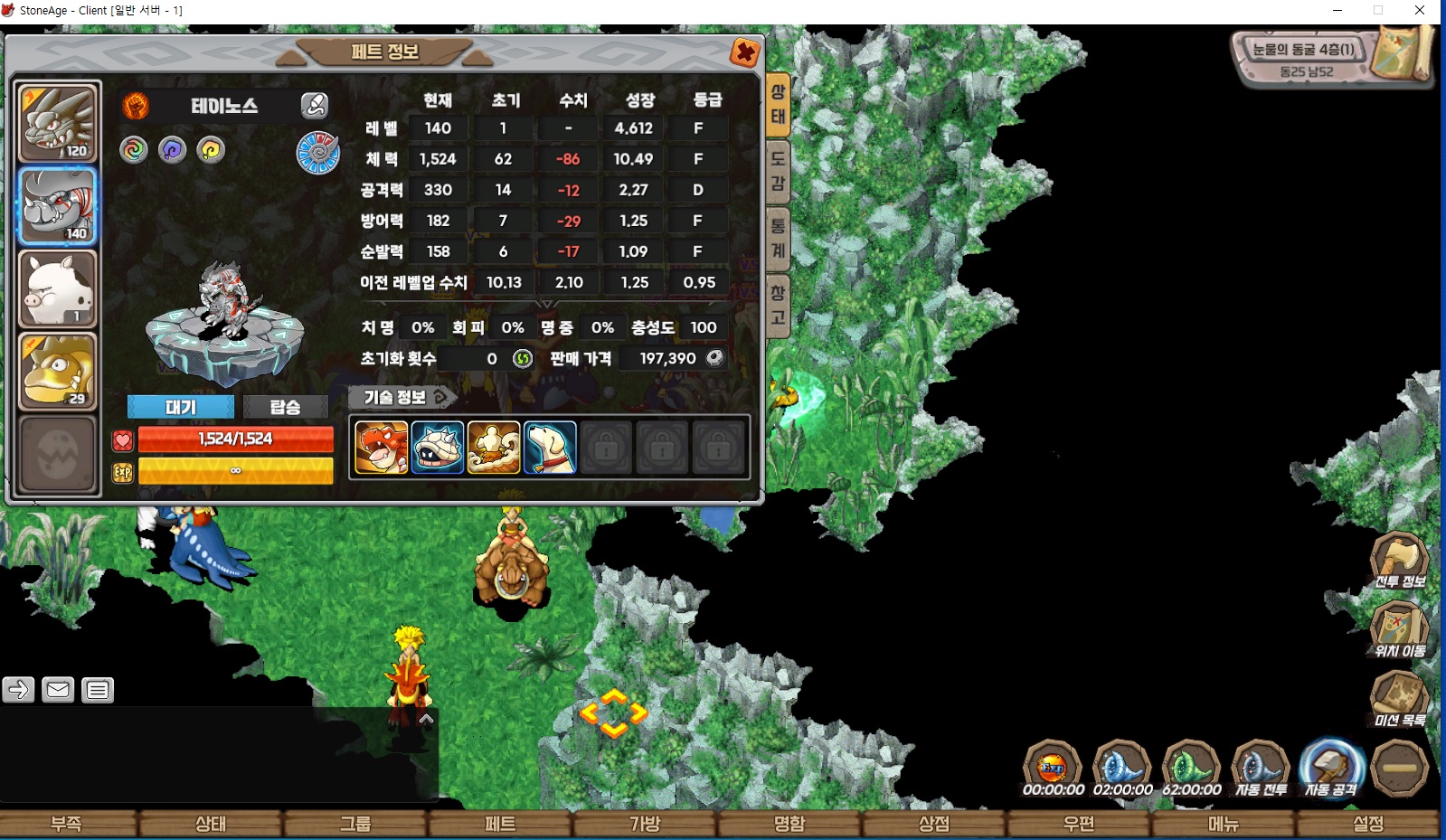
Task: Minimize the StoneAge client window
Action: (1337, 11)
